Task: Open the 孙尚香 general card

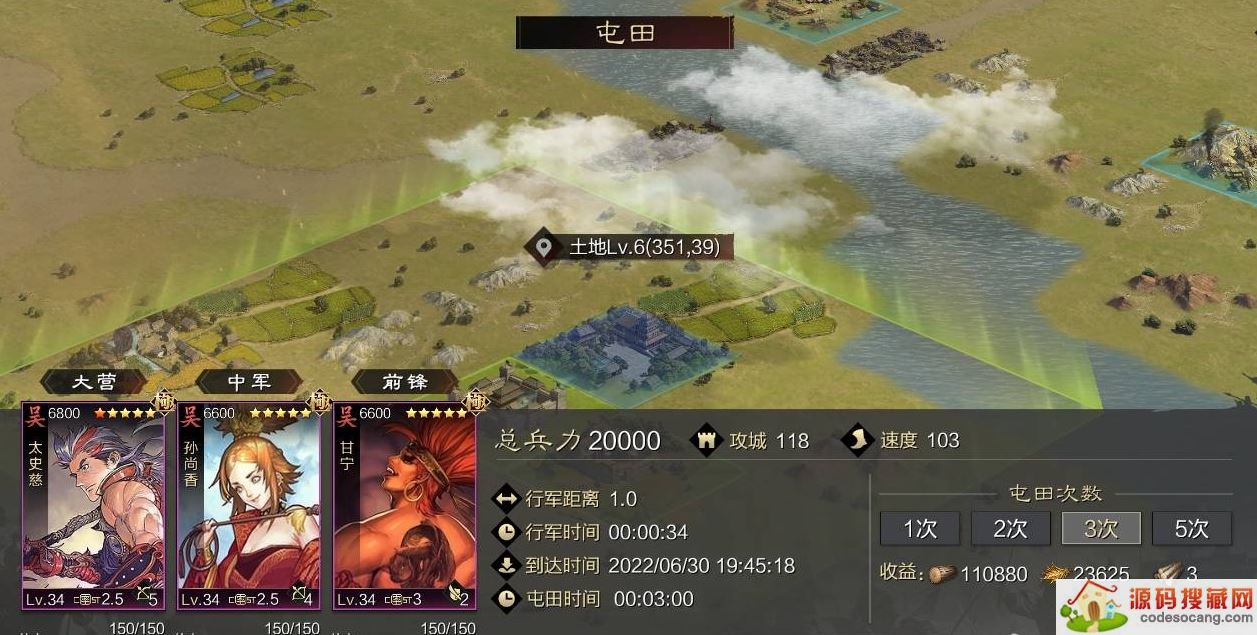Action: click(x=249, y=505)
